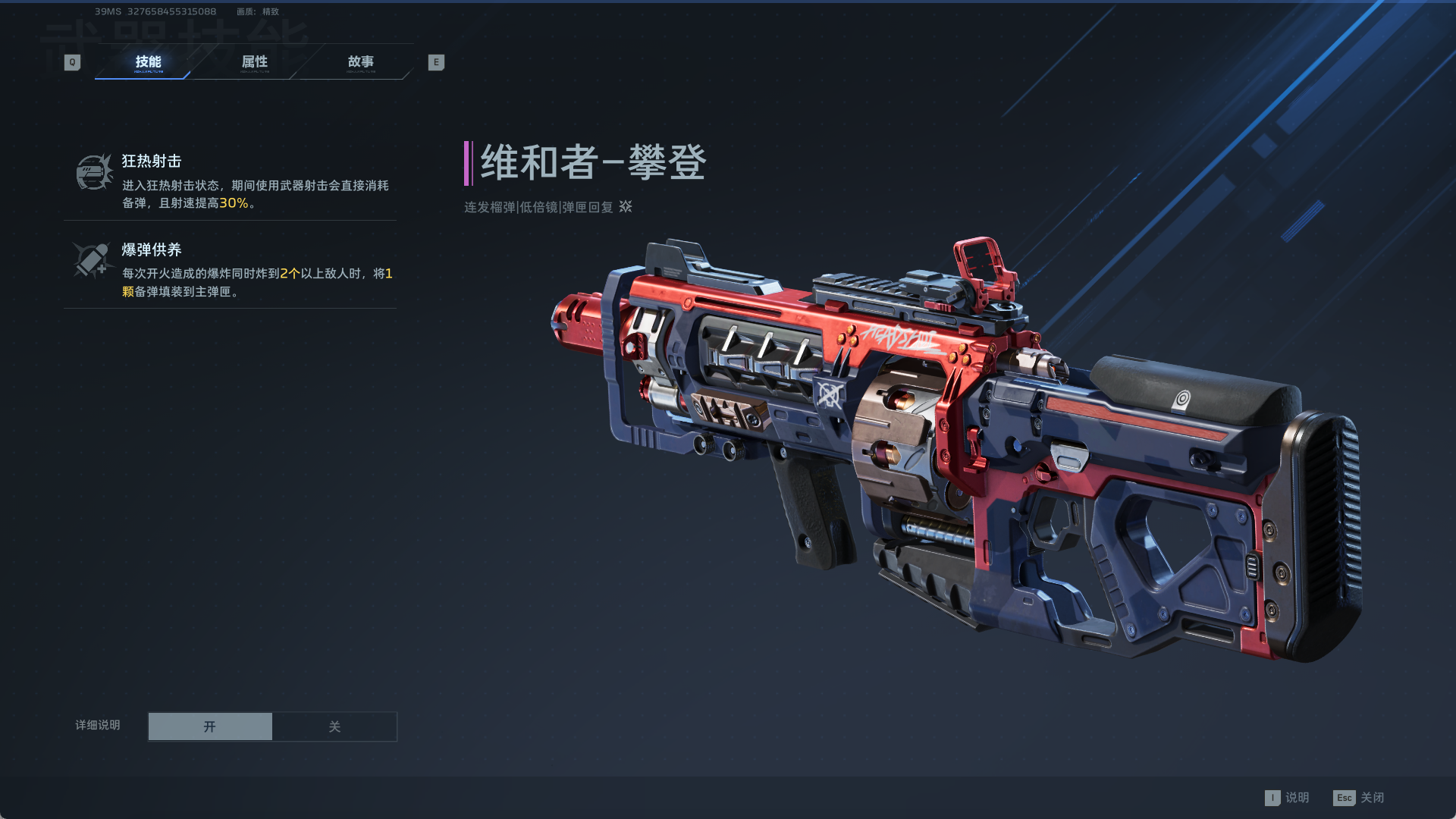Switch to the 技能 tab

[x=148, y=62]
